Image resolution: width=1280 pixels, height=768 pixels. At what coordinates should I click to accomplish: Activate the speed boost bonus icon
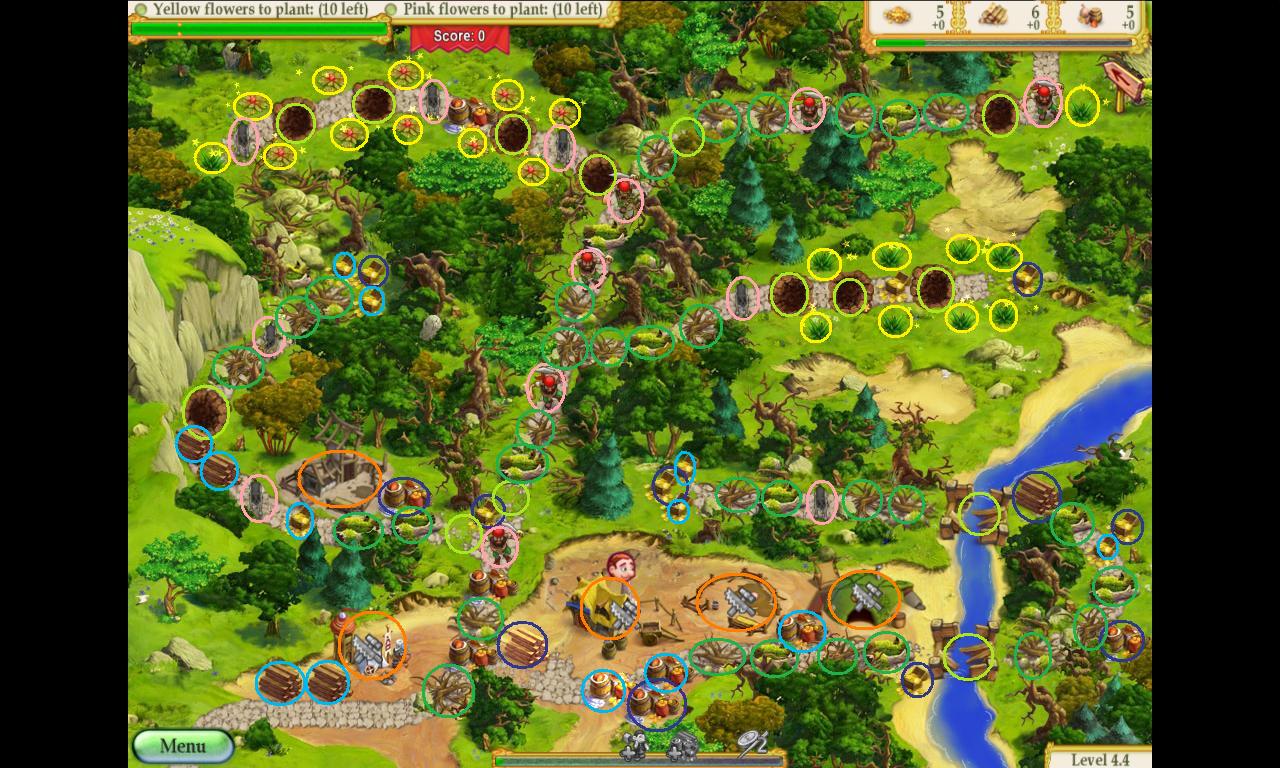[x=751, y=742]
